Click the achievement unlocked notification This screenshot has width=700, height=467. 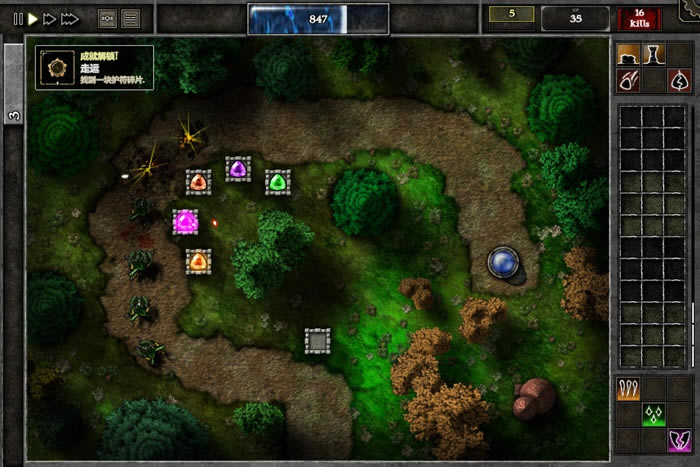[95, 67]
